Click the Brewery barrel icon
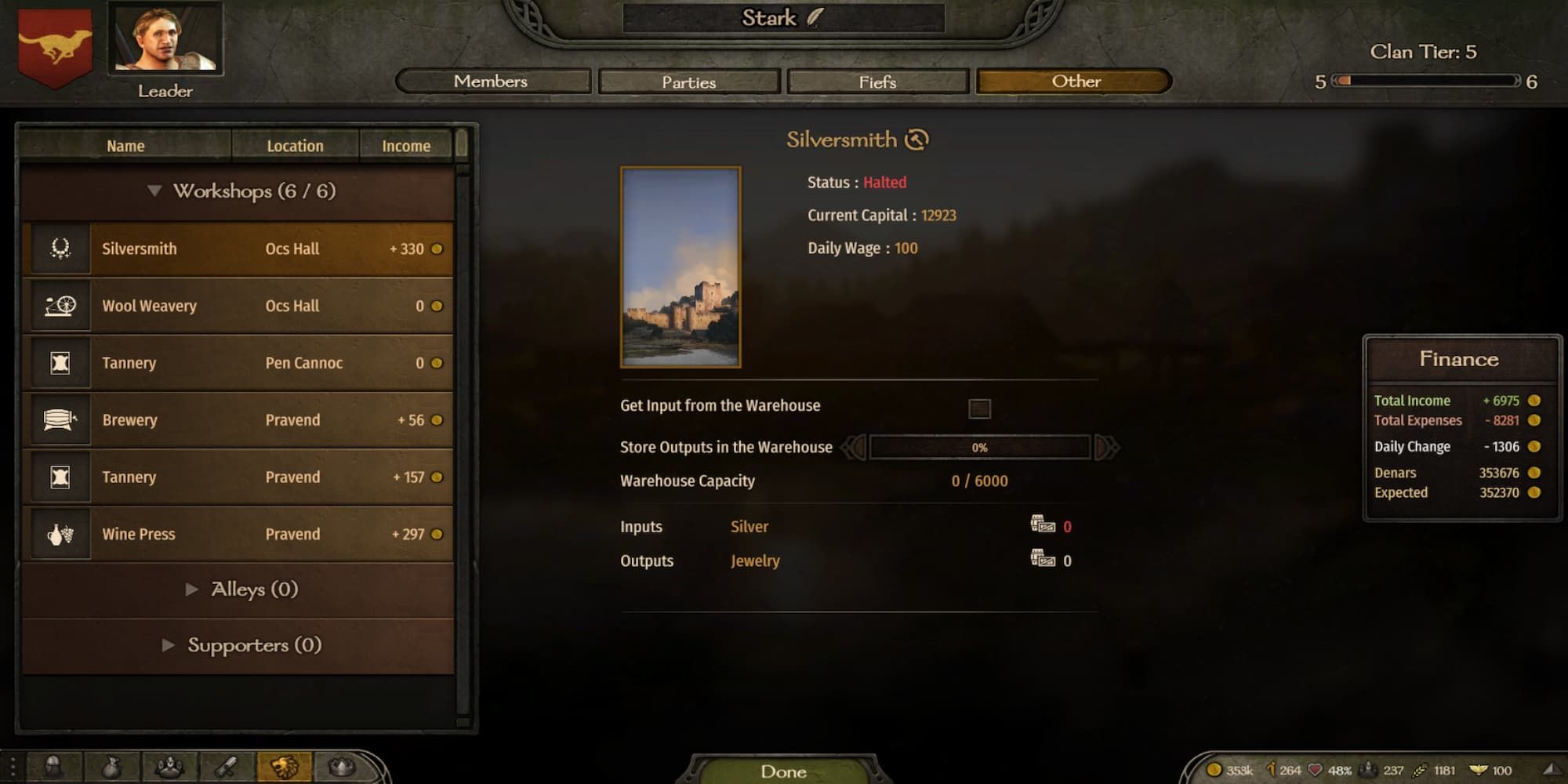 click(60, 419)
